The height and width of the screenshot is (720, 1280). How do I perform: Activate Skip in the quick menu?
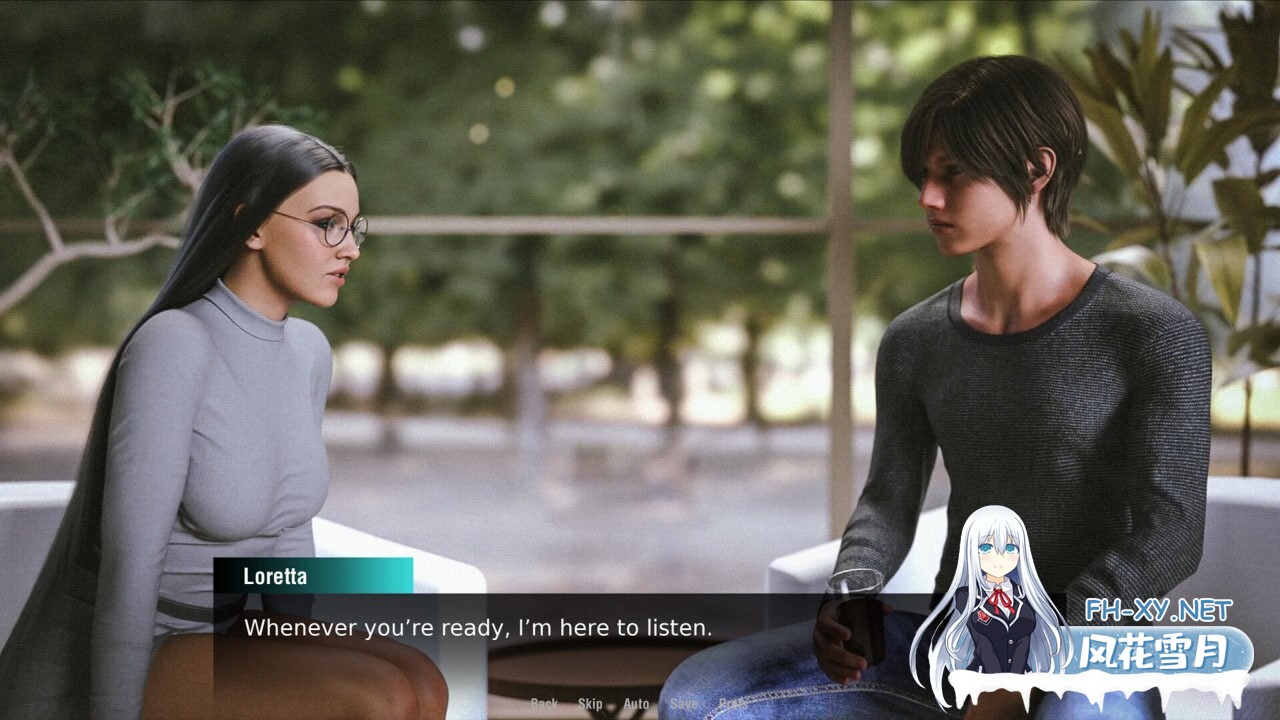(590, 704)
